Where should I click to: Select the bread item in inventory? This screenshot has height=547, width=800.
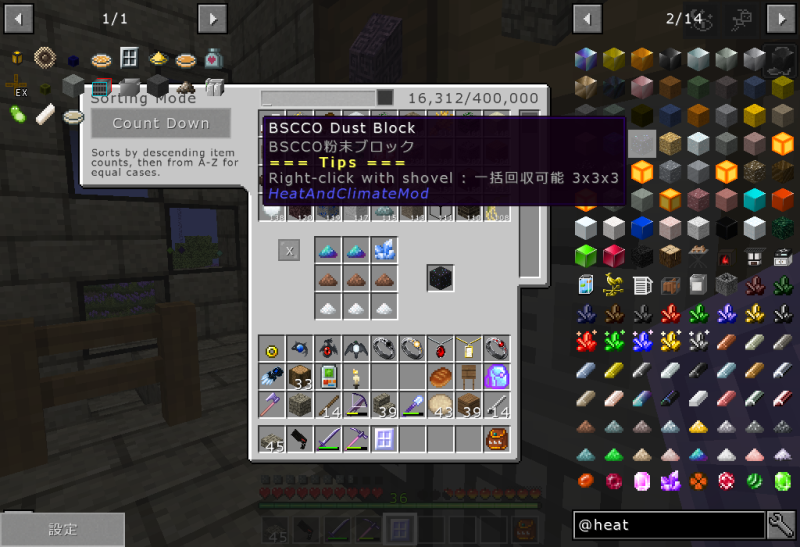click(440, 377)
